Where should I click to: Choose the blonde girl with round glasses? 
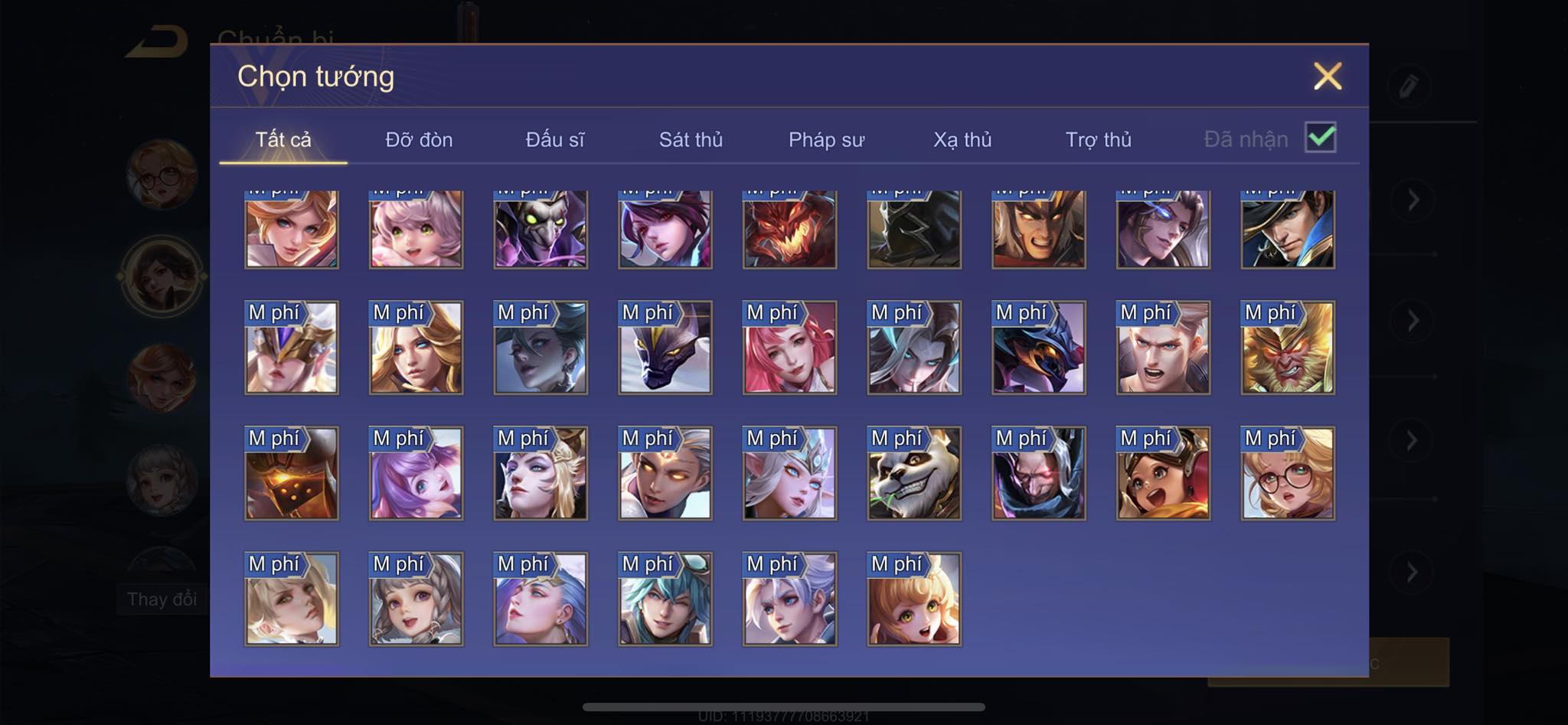[1288, 473]
